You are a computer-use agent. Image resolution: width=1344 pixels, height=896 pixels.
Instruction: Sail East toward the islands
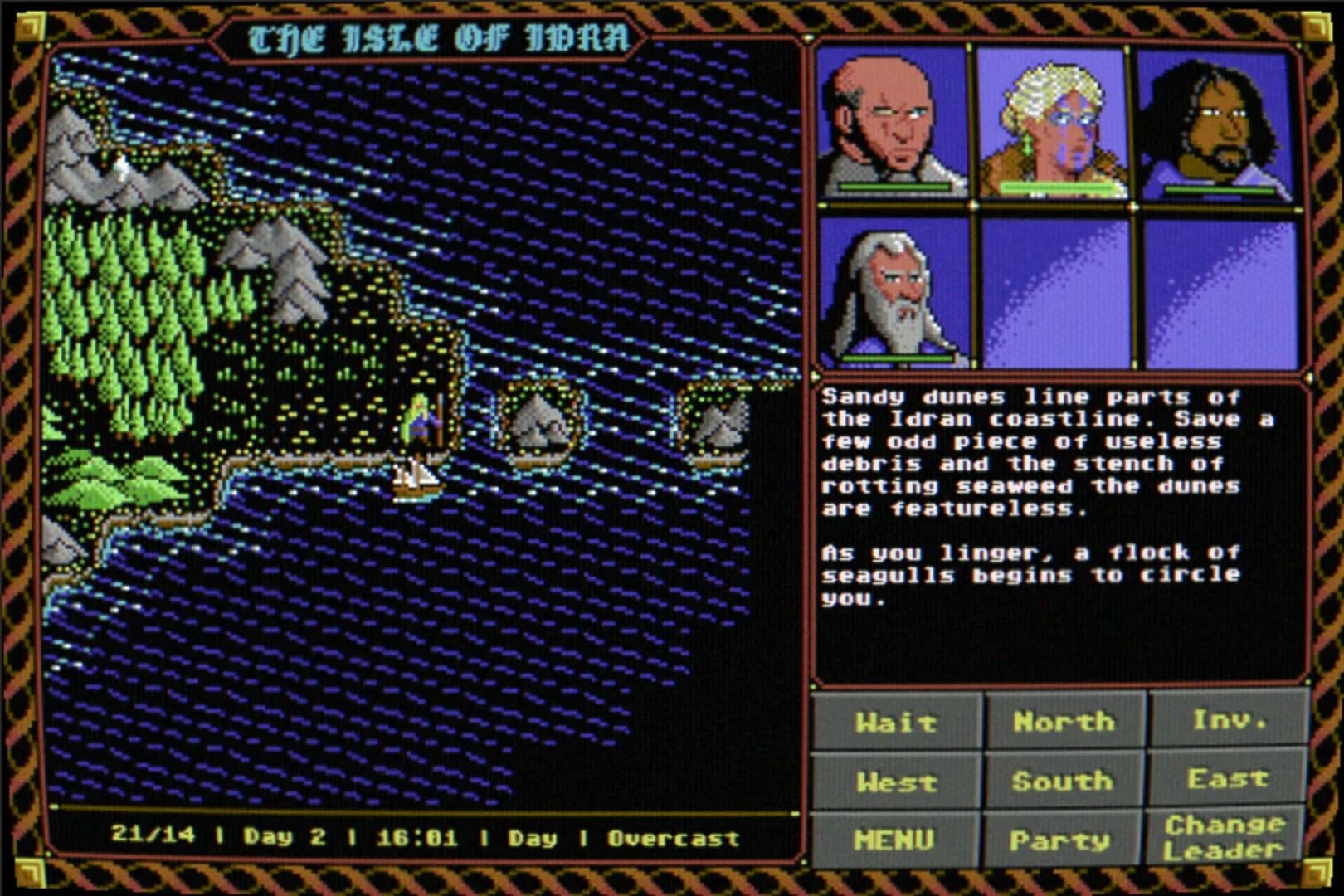pos(1228,781)
